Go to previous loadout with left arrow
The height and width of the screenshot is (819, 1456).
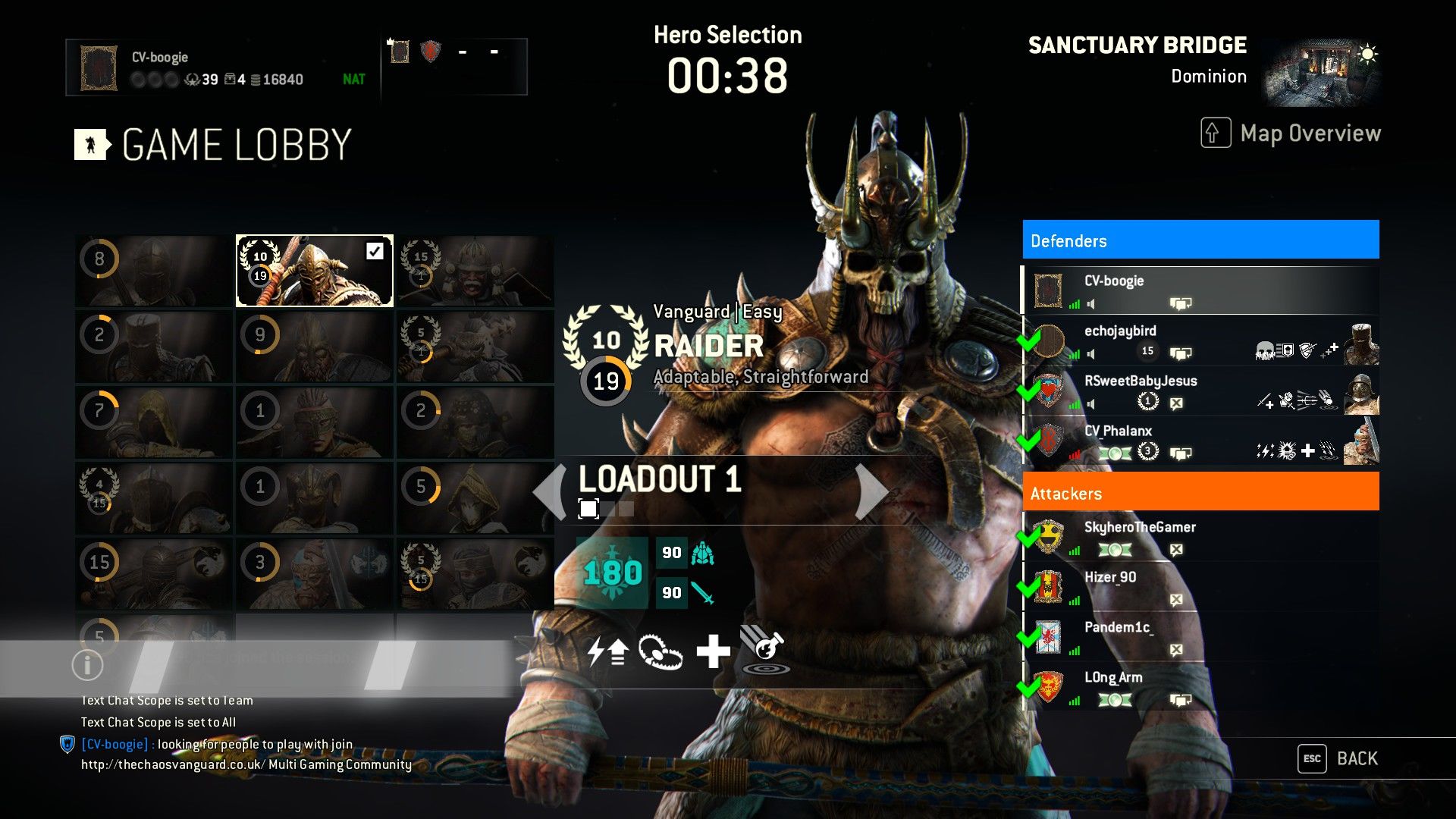click(x=550, y=492)
